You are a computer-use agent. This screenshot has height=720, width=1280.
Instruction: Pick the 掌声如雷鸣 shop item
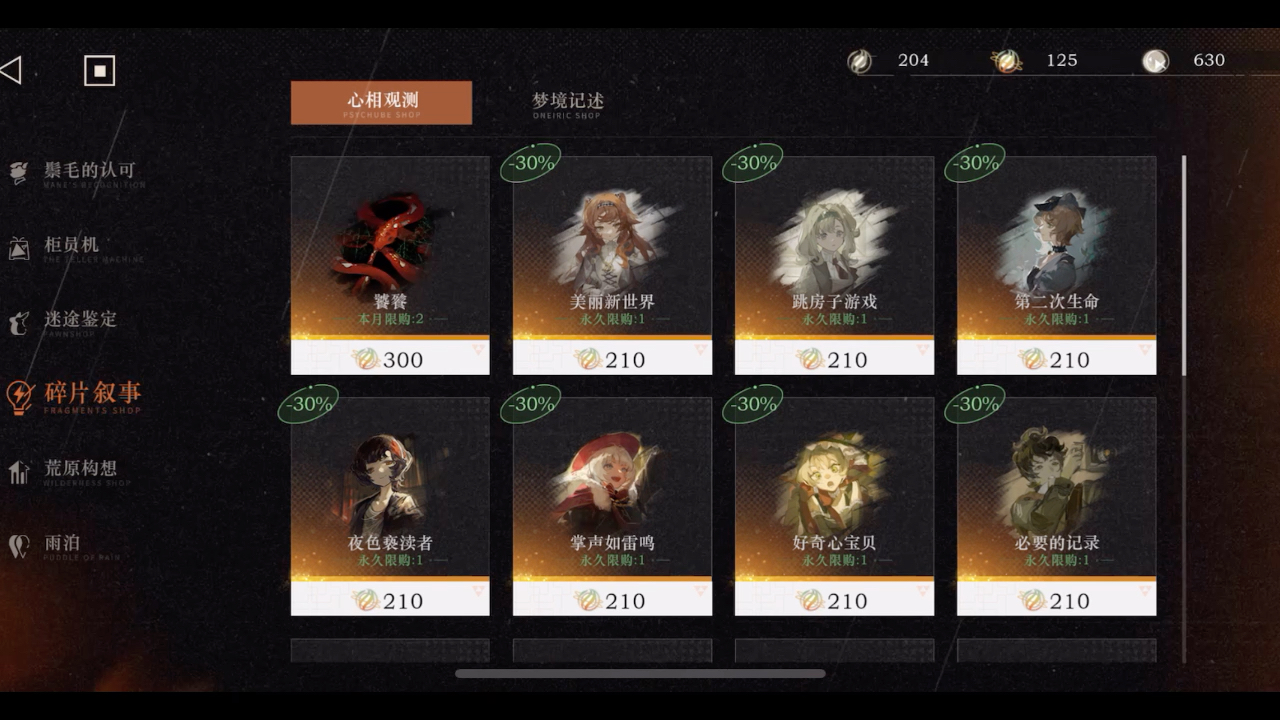[x=612, y=506]
